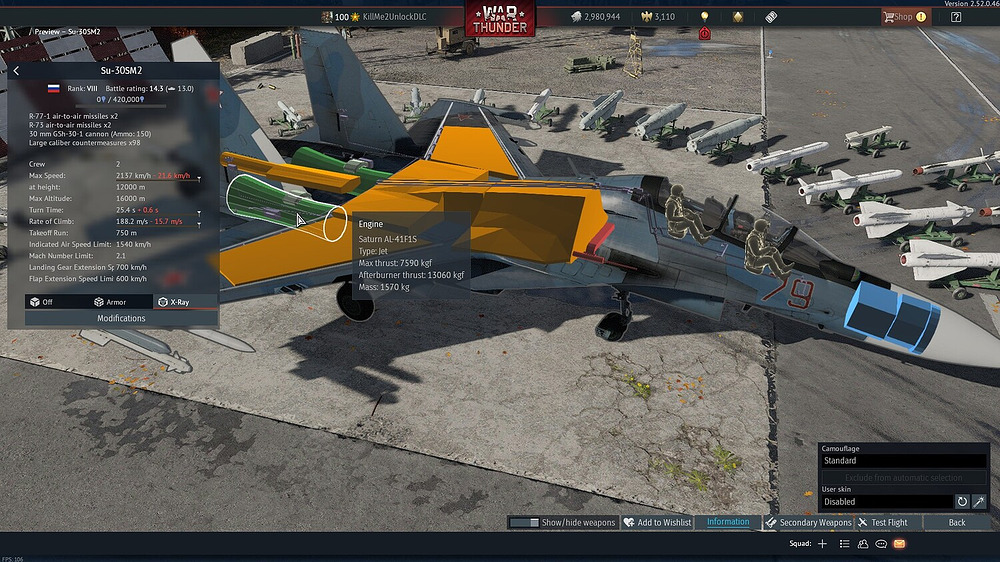
Task: Open the Camouflage dropdown set to Standard
Action: 903,461
